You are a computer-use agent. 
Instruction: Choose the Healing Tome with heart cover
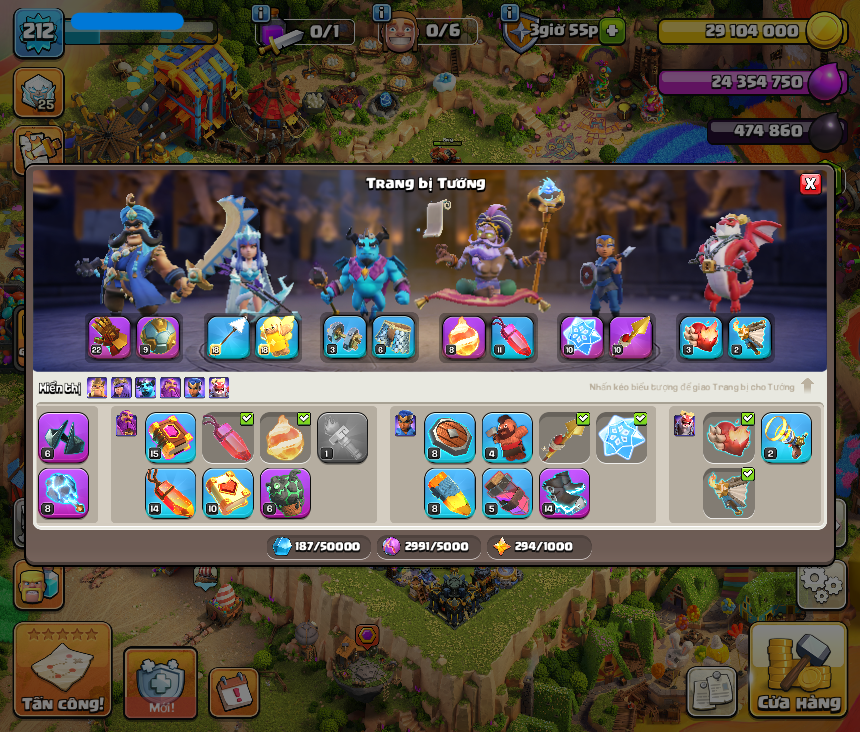point(227,493)
